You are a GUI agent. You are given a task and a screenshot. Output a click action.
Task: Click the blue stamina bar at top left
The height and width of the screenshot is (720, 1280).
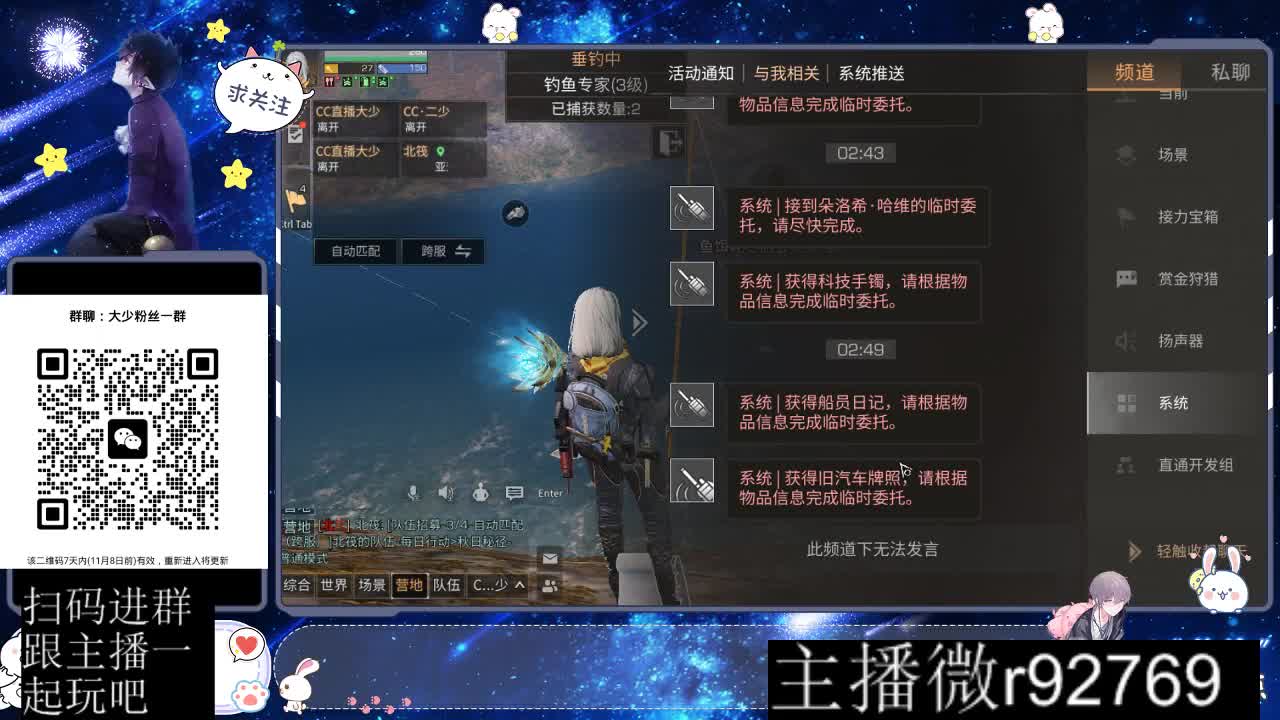click(405, 68)
